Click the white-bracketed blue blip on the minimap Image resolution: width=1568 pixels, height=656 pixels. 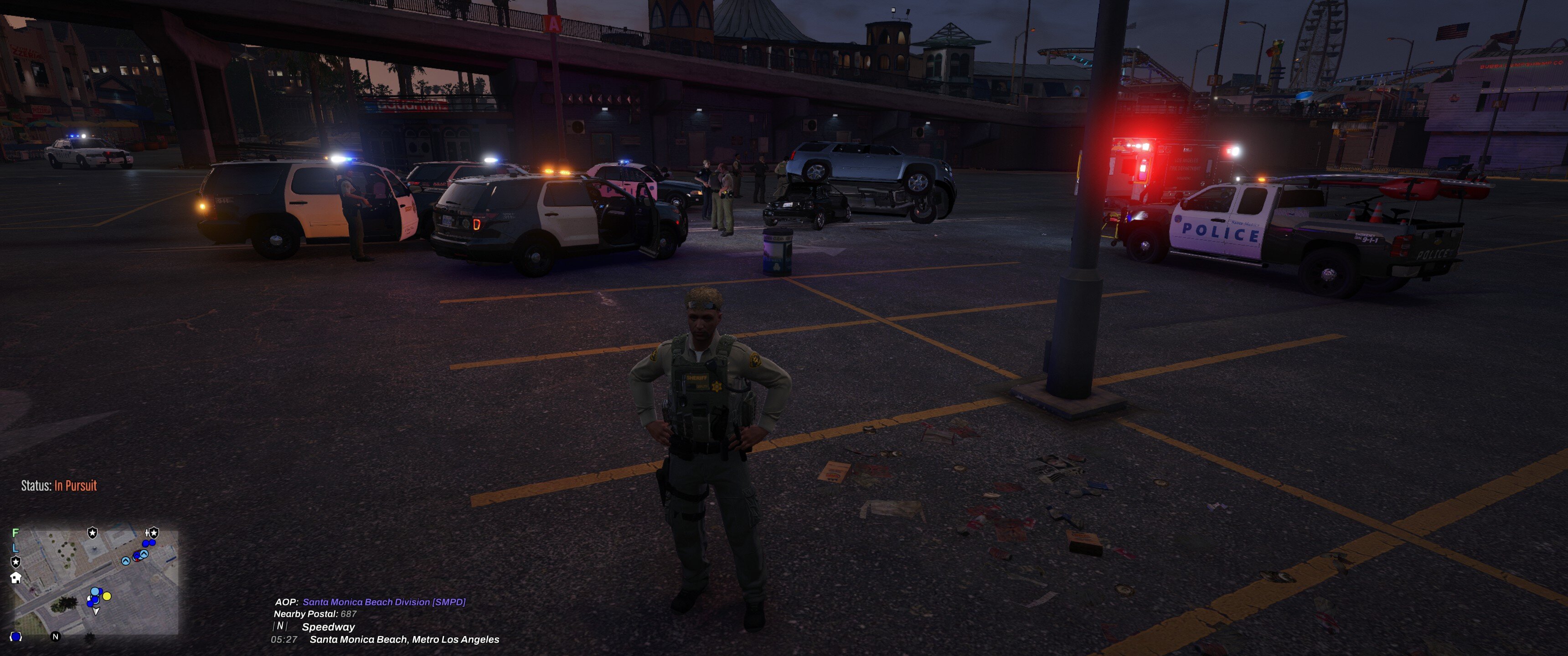click(x=16, y=636)
